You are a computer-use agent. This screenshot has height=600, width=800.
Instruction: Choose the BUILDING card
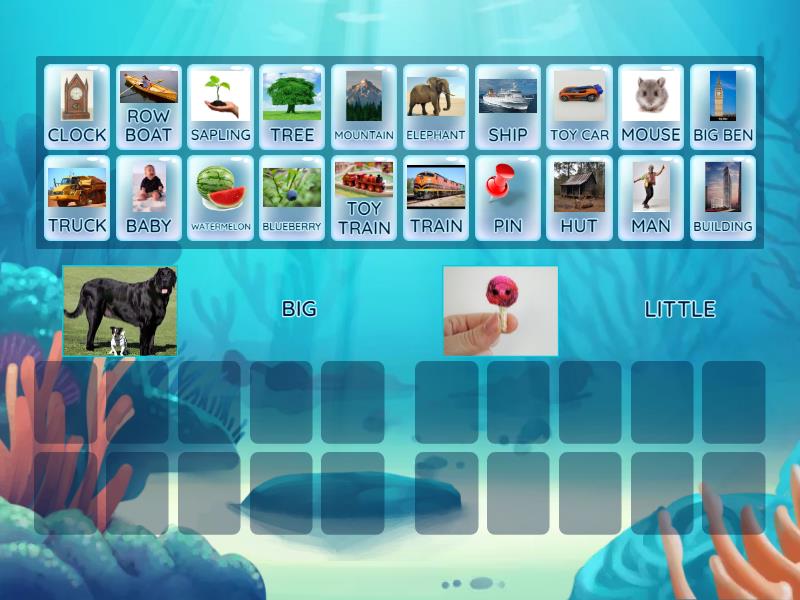(723, 198)
